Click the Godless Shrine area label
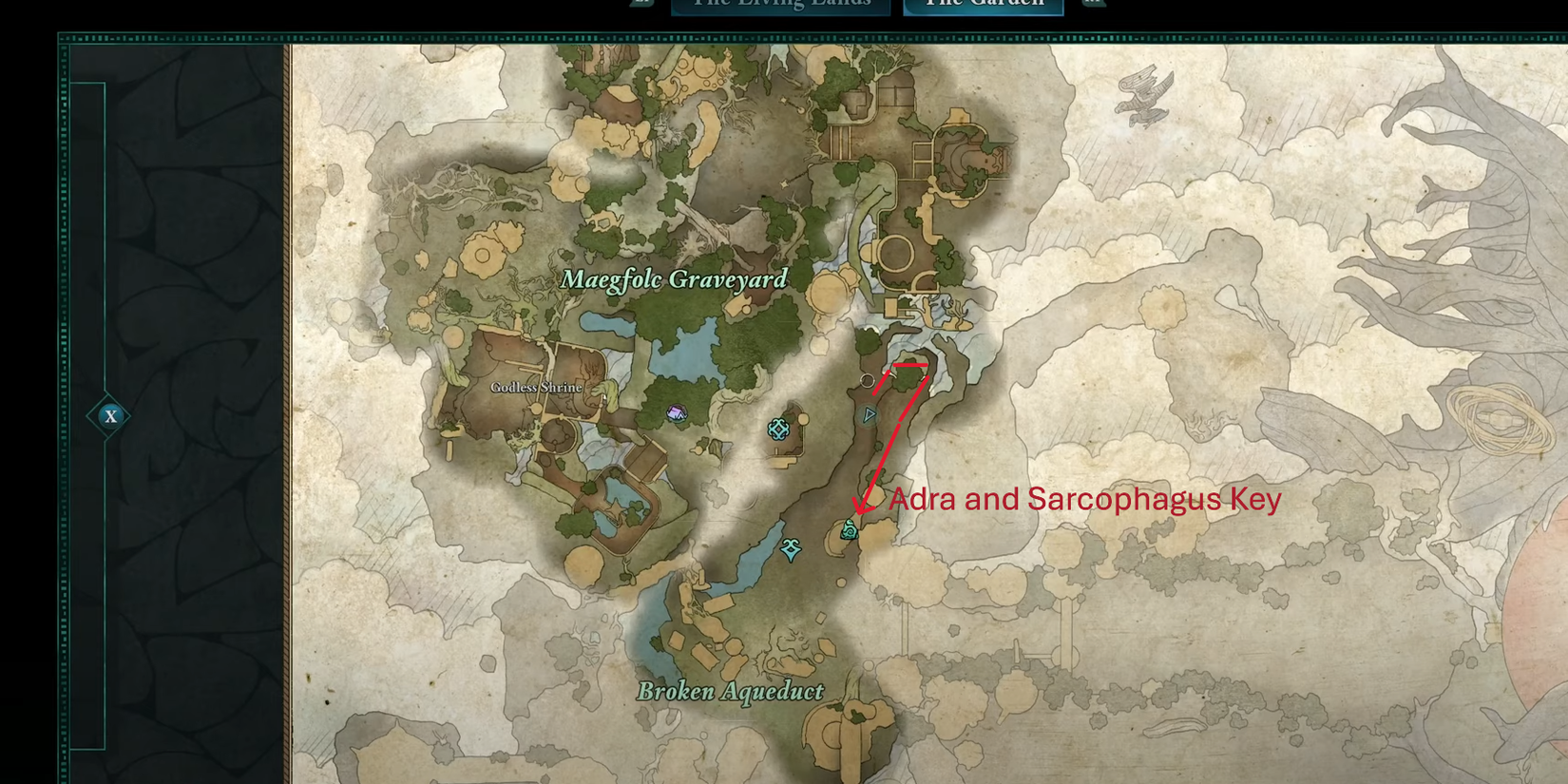 (x=536, y=388)
